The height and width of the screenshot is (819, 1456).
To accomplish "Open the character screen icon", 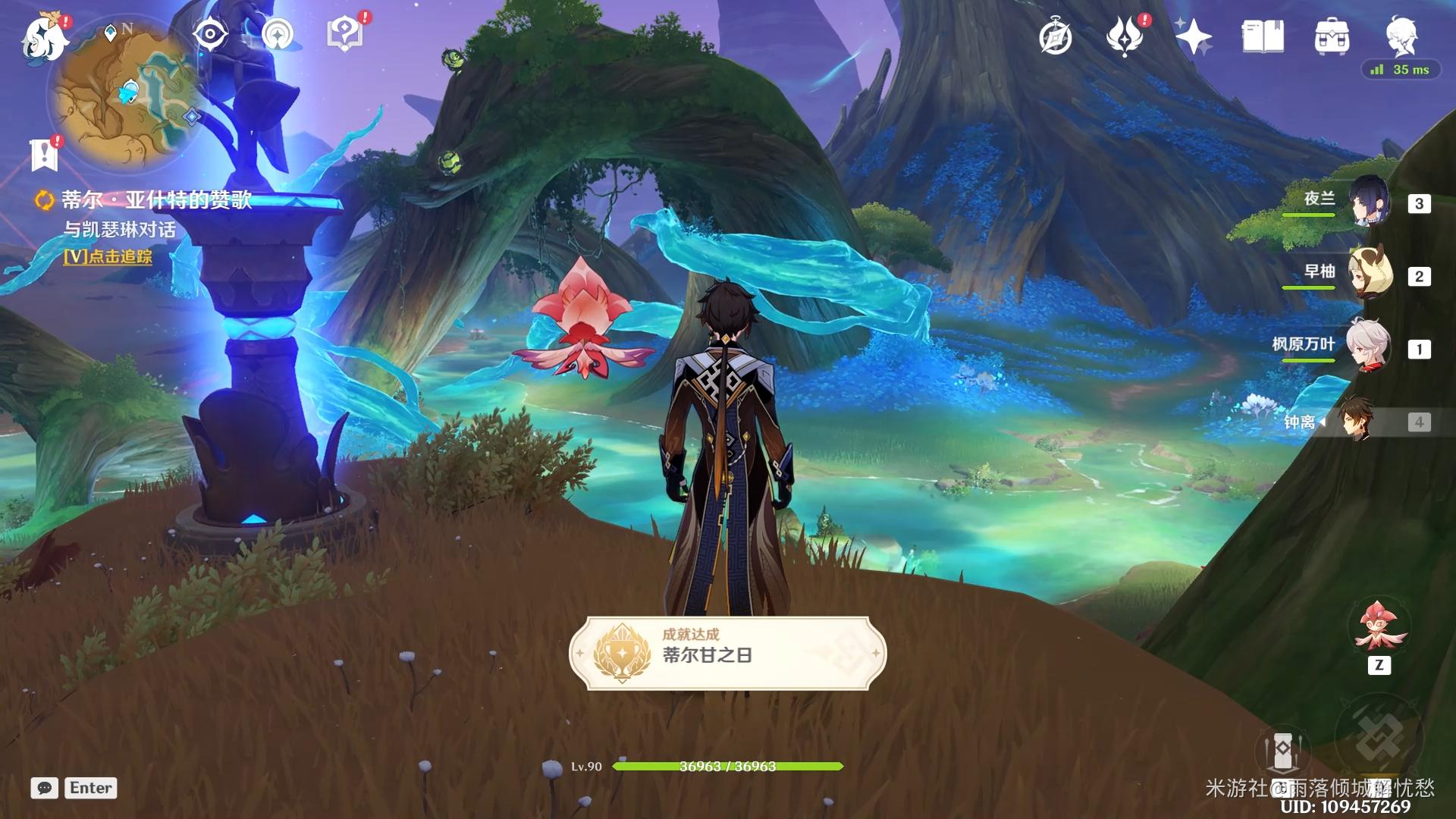I will coord(1401,35).
